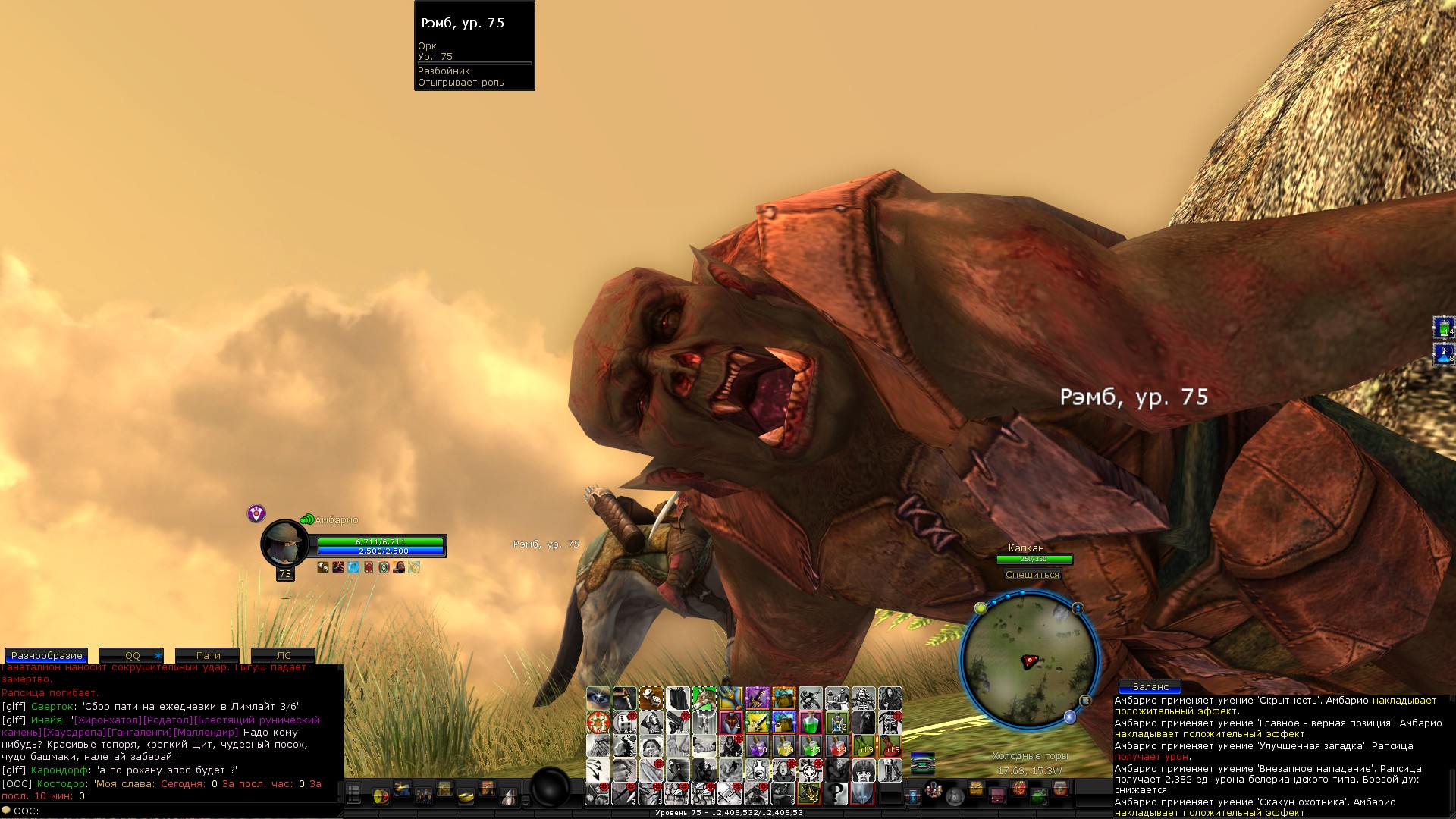Switch to the Разнообразие chat tab
1456x819 pixels.
pos(46,655)
